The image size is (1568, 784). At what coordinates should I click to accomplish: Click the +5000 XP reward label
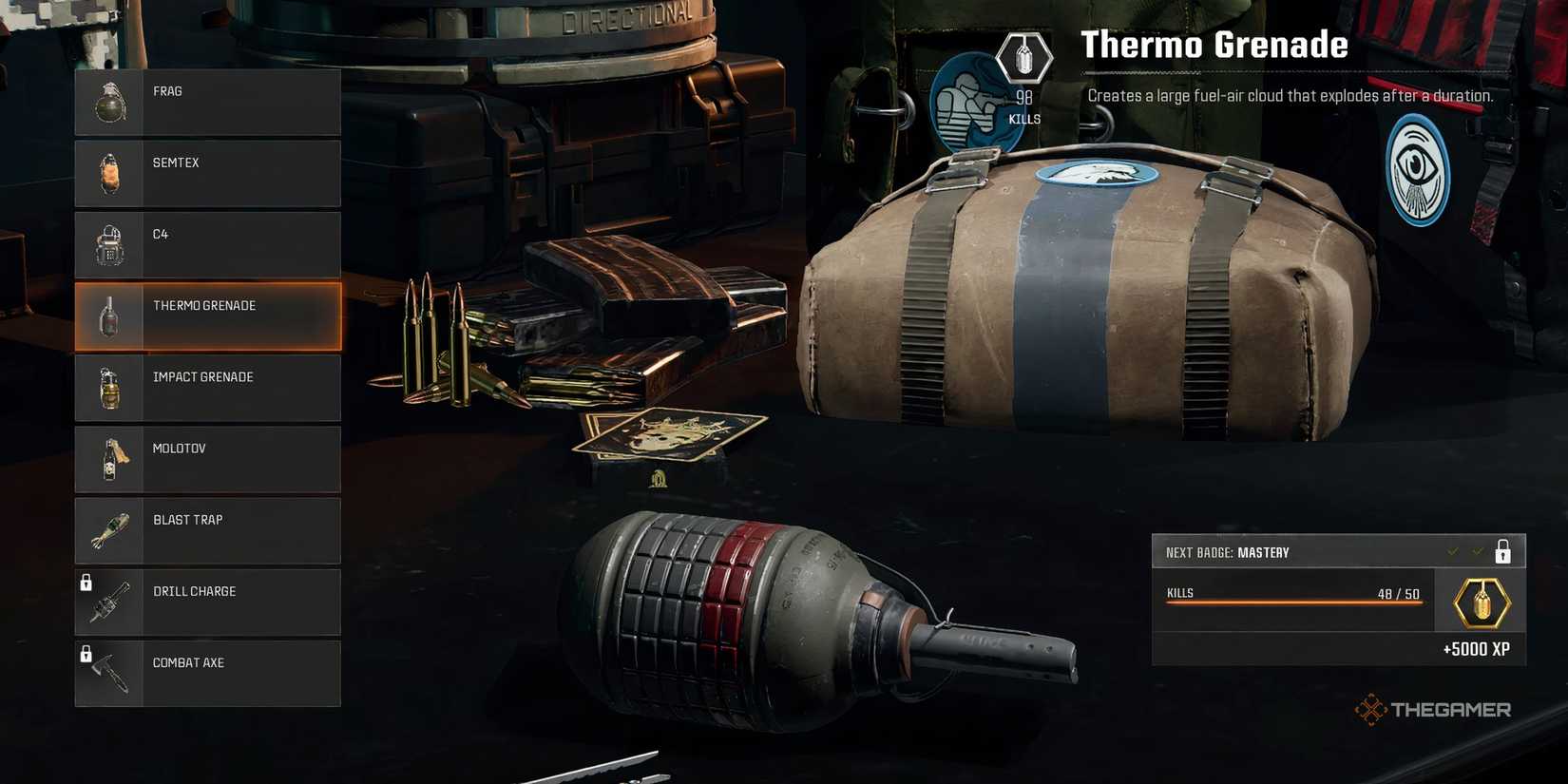coord(1477,650)
